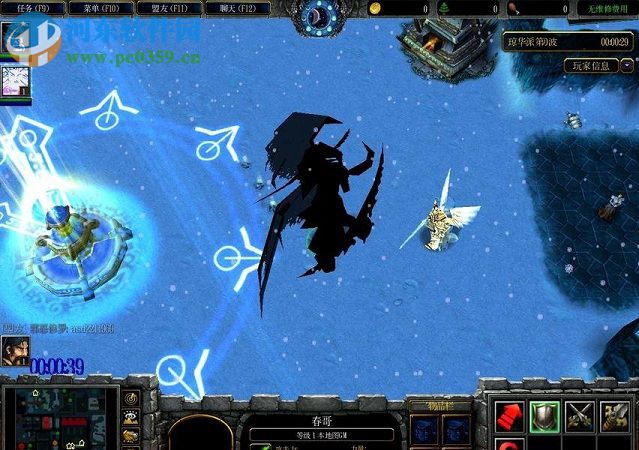The width and height of the screenshot is (639, 450).
Task: Select the second blue inventory item slot
Action: (455, 429)
